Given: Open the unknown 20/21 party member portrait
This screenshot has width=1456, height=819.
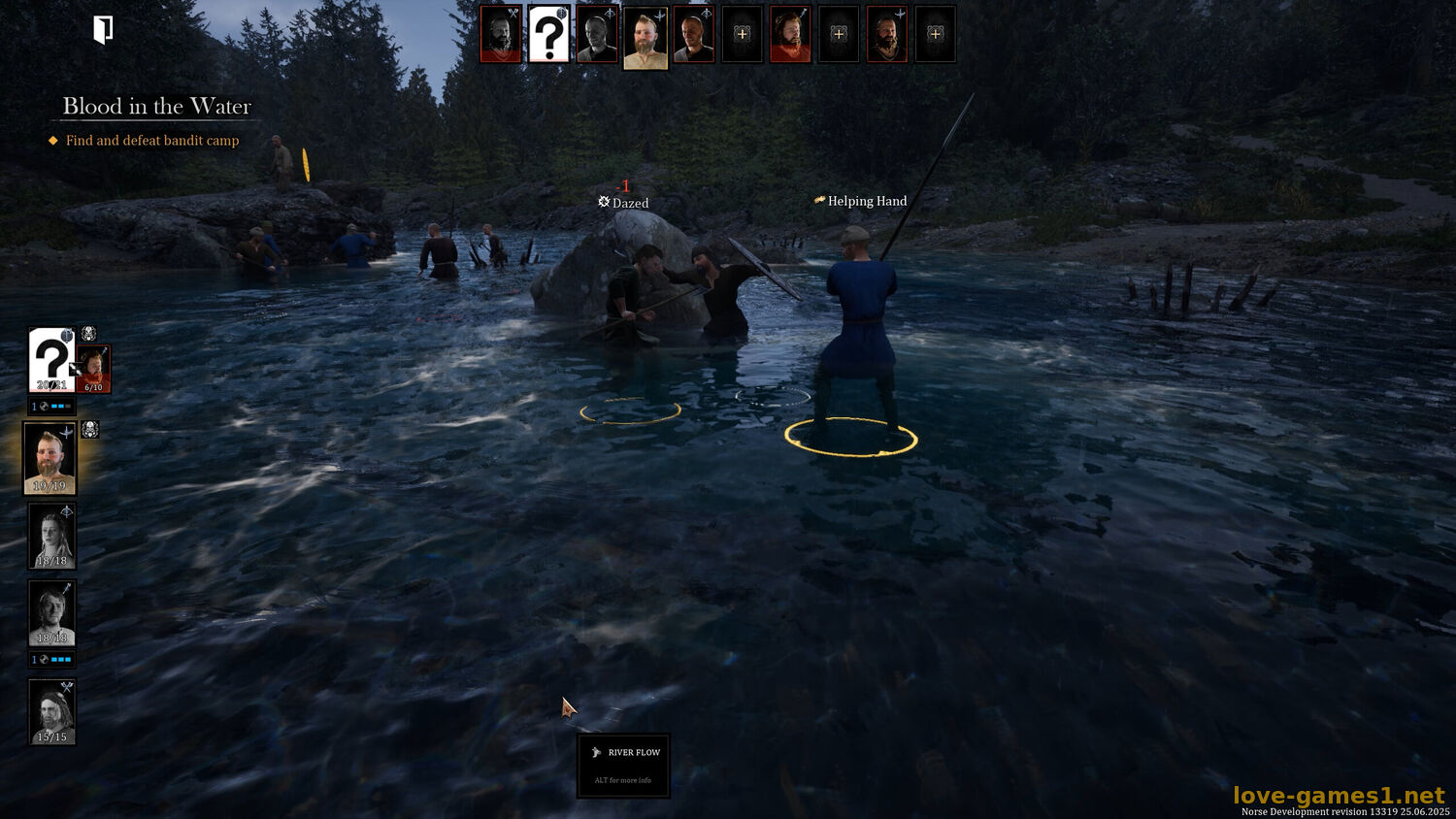Looking at the screenshot, I should tap(50, 359).
